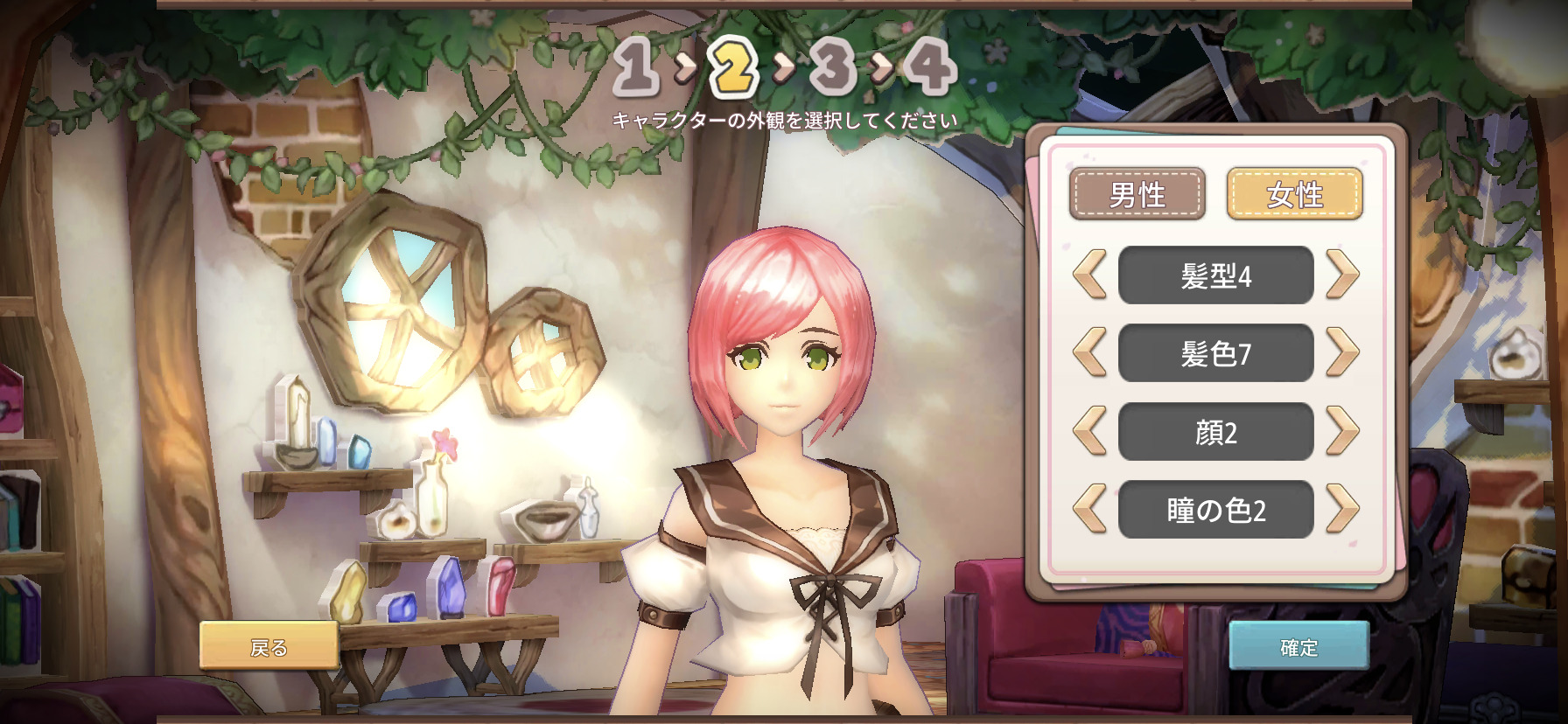Click the left arrow beside 髪型4
Viewport: 1568px width, 724px height.
(1090, 275)
